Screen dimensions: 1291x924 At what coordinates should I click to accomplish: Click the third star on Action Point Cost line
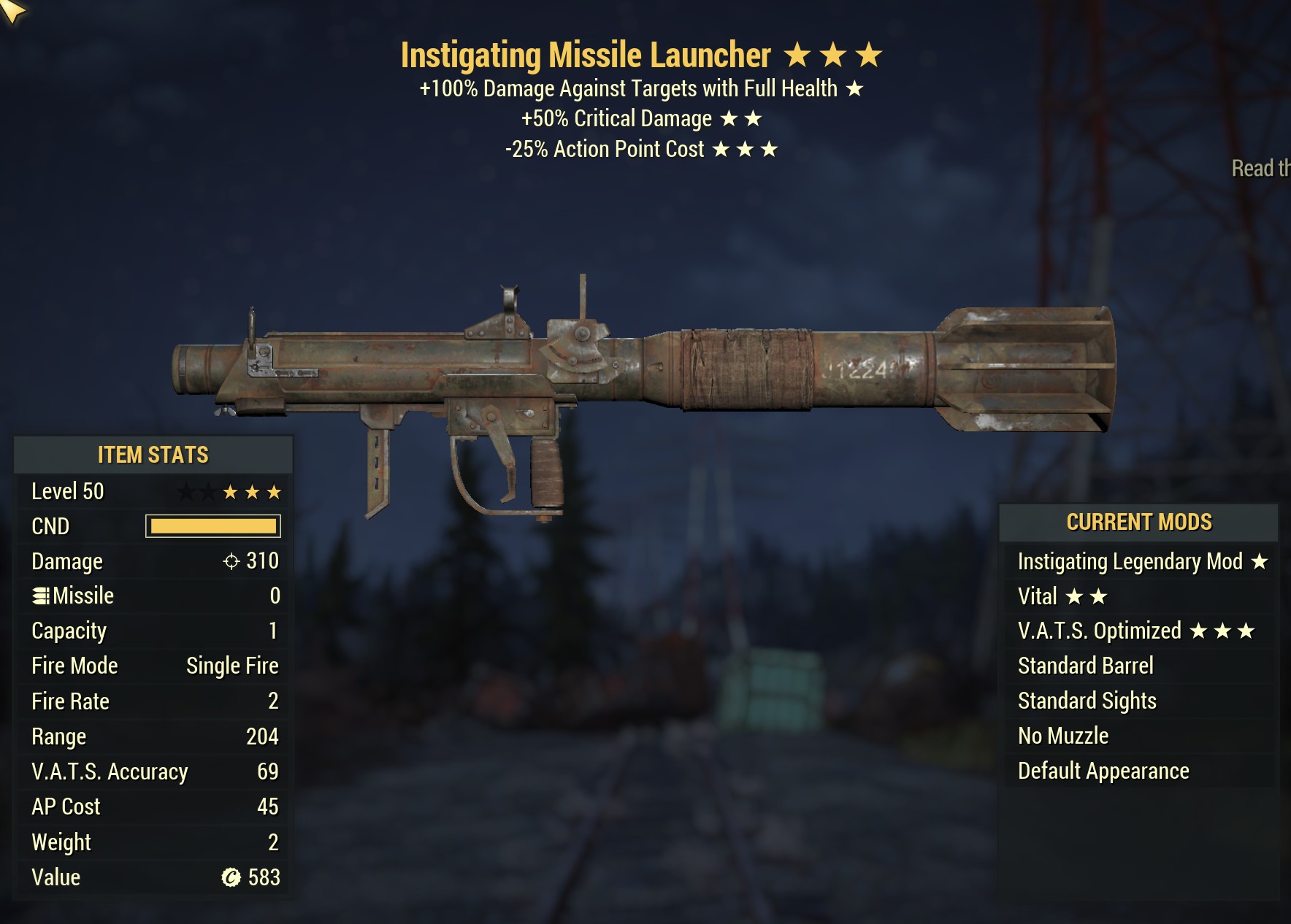point(770,149)
